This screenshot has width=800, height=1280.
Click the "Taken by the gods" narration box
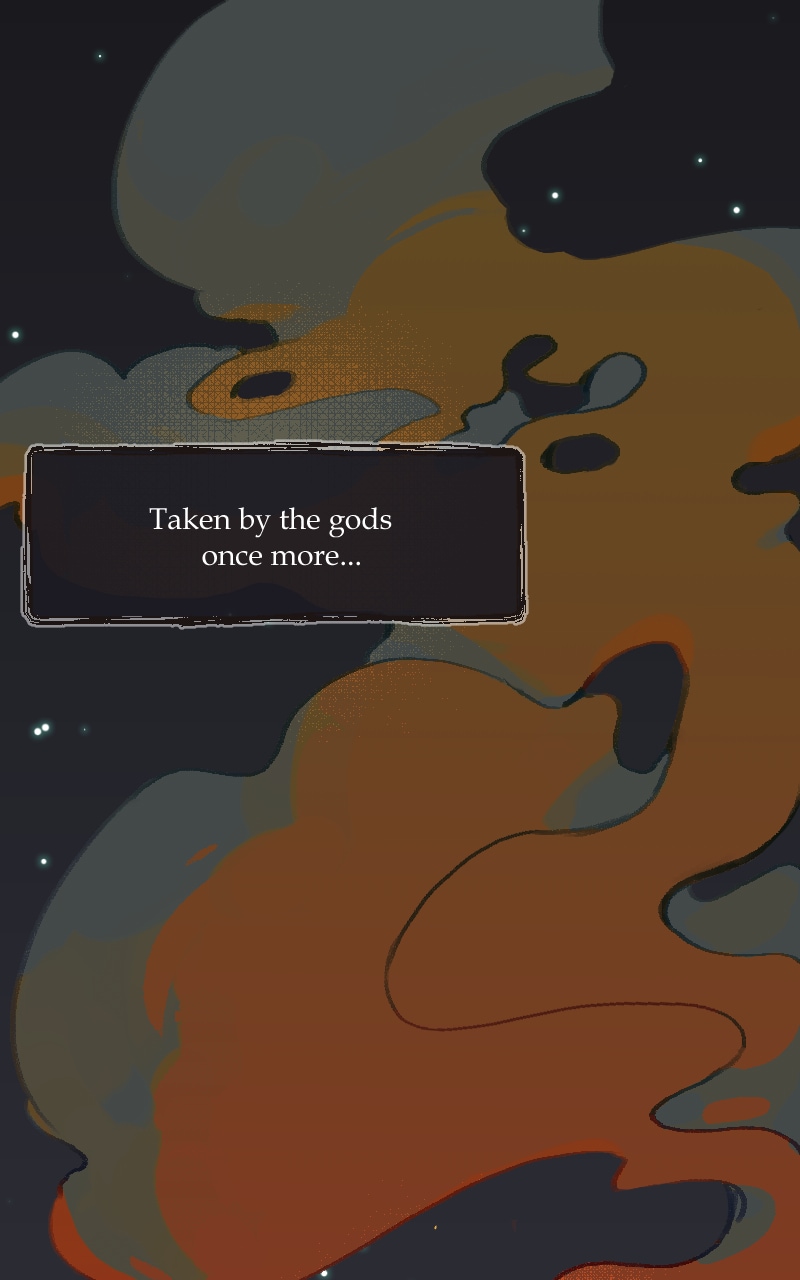[x=274, y=536]
